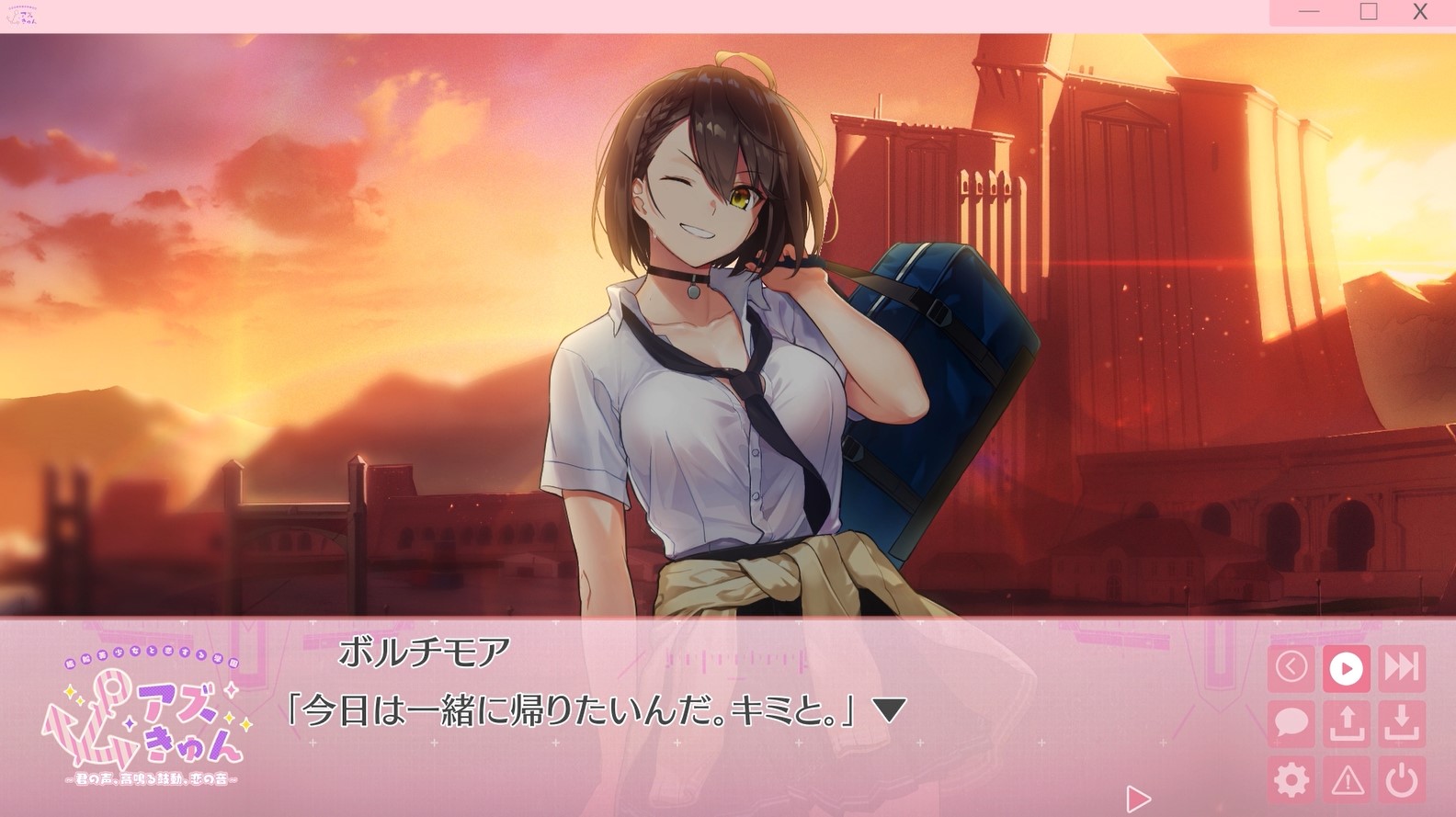Screen dimensions: 1456x817
Task: Toggle auto-play with the highlighted play button
Action: pyautogui.click(x=1347, y=667)
